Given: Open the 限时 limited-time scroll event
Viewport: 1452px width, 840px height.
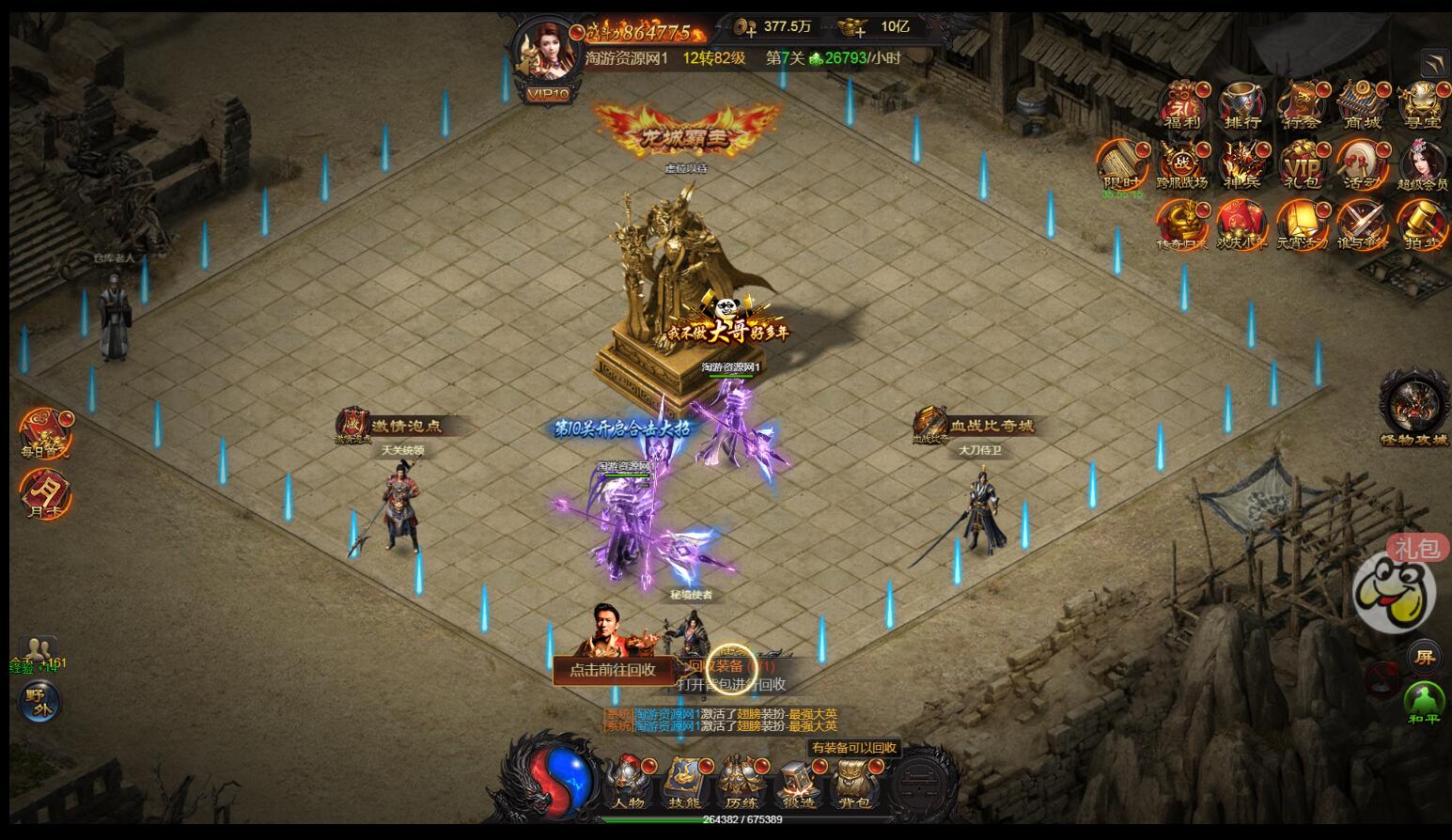Looking at the screenshot, I should (1121, 166).
